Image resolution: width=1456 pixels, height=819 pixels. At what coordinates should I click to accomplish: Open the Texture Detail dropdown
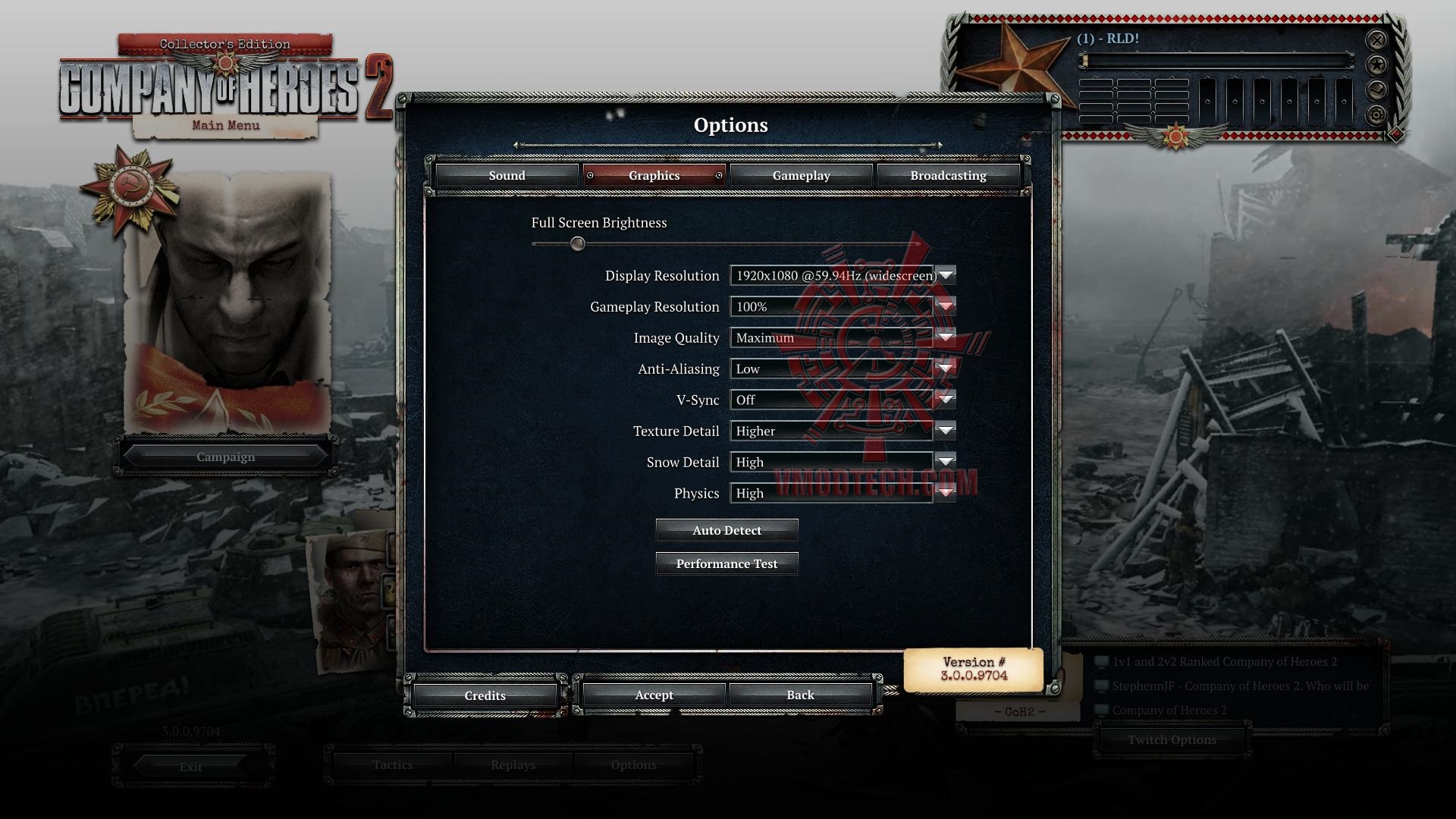[946, 431]
